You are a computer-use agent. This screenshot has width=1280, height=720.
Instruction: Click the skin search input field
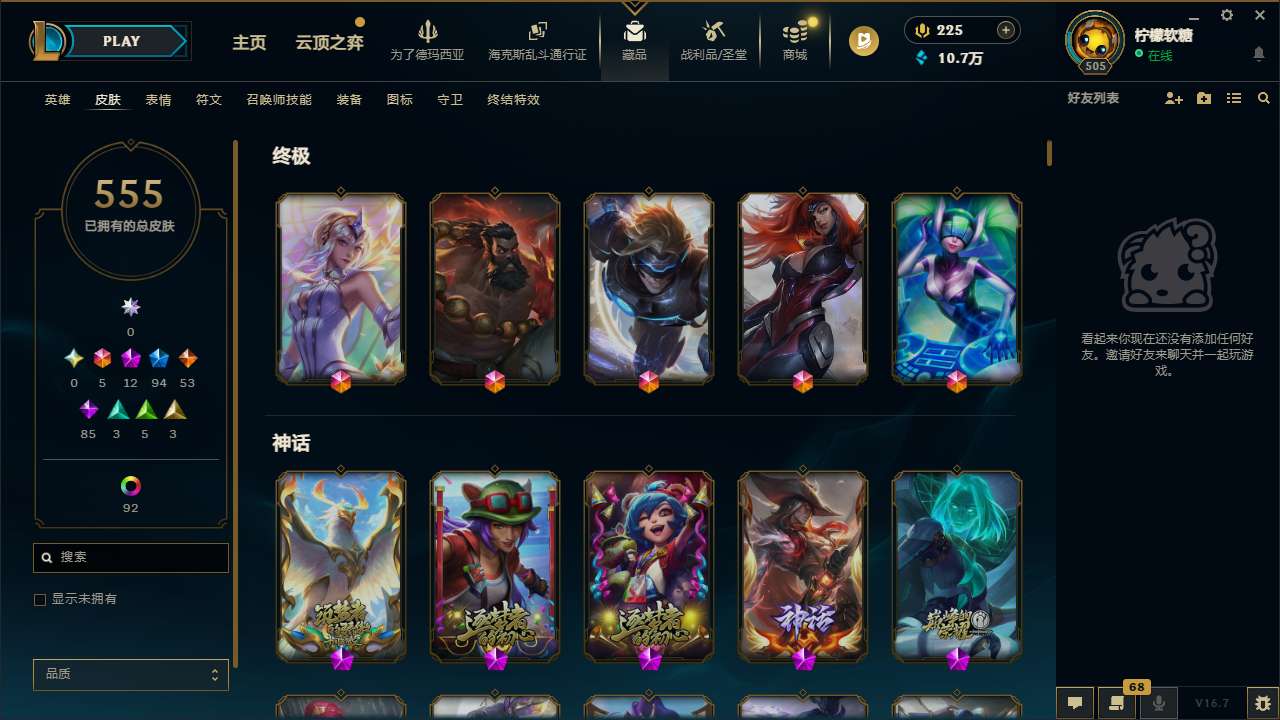coord(130,557)
